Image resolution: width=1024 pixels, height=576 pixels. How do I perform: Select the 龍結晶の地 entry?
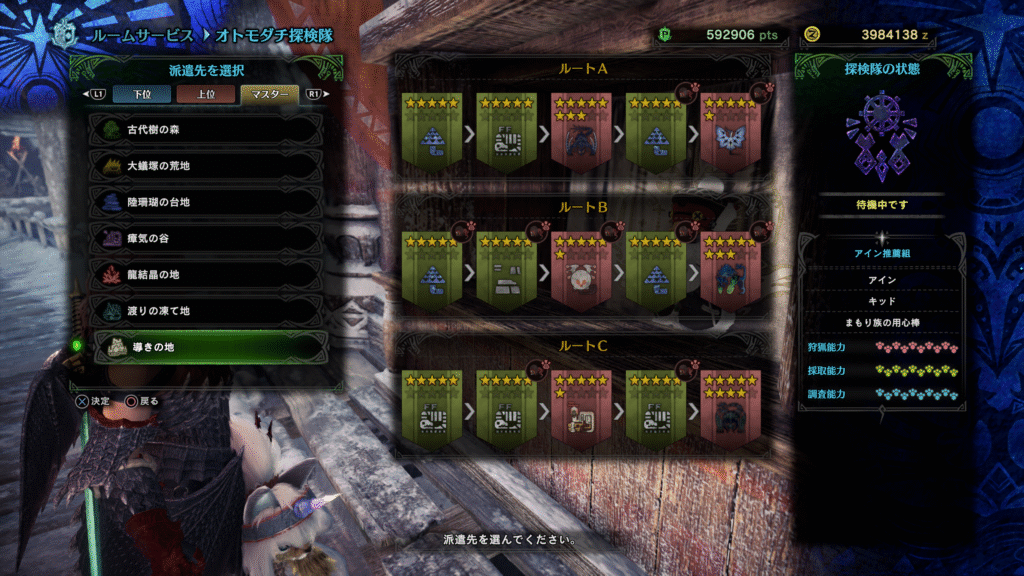(x=208, y=274)
